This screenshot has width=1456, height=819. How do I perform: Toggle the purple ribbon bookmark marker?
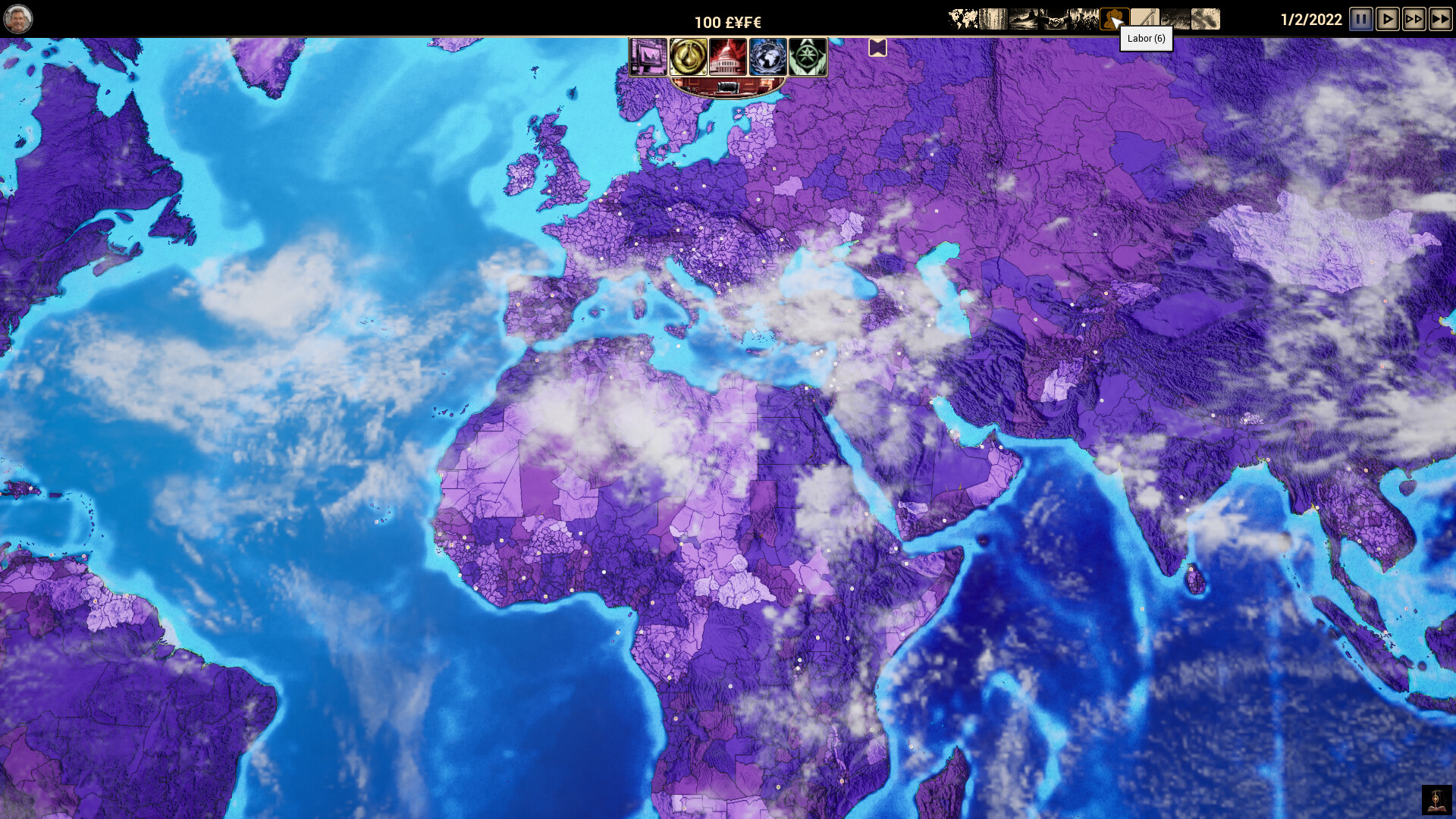[877, 48]
